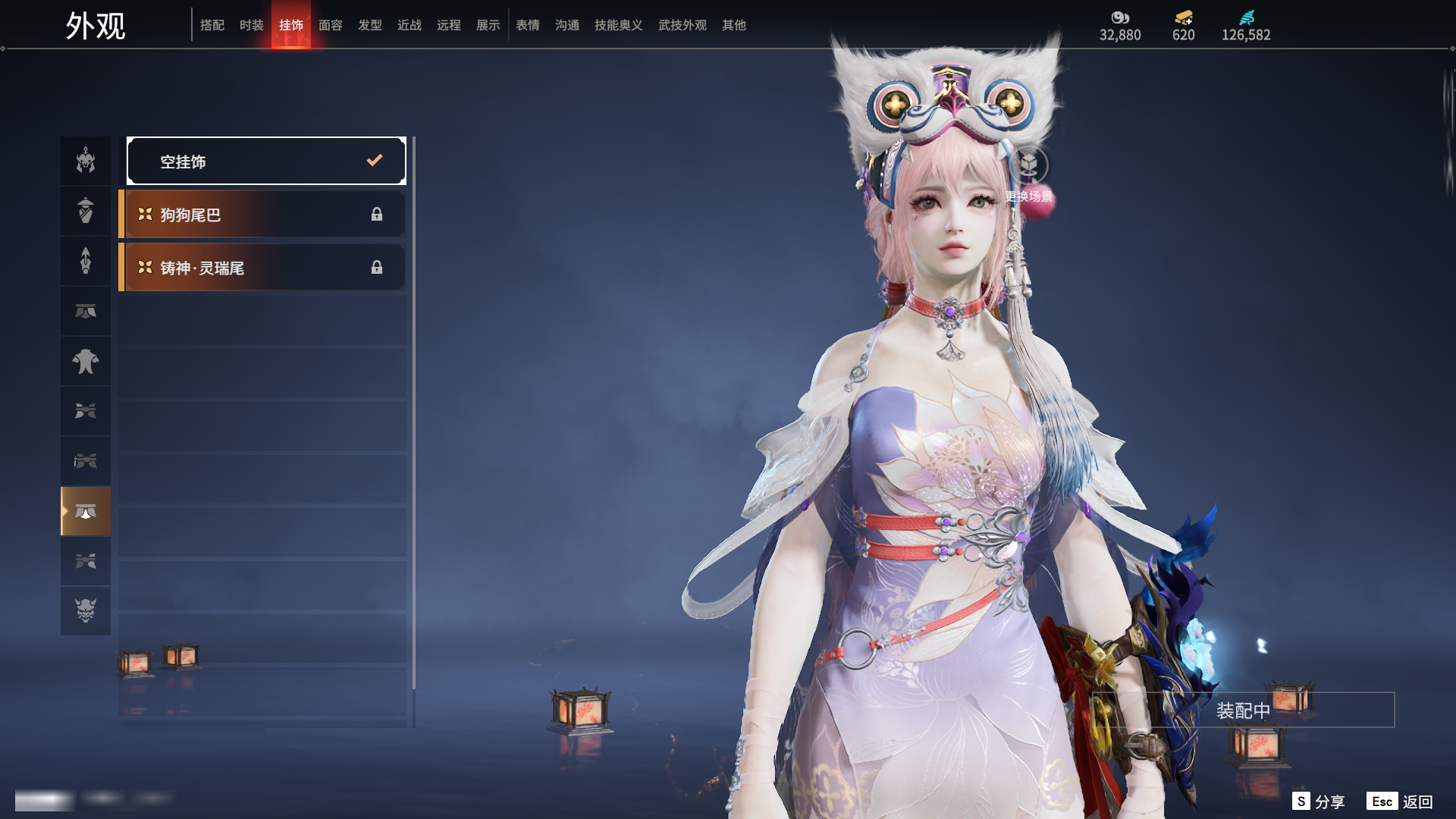Choose the locked 狗狗尾巴 accessory

tap(262, 215)
